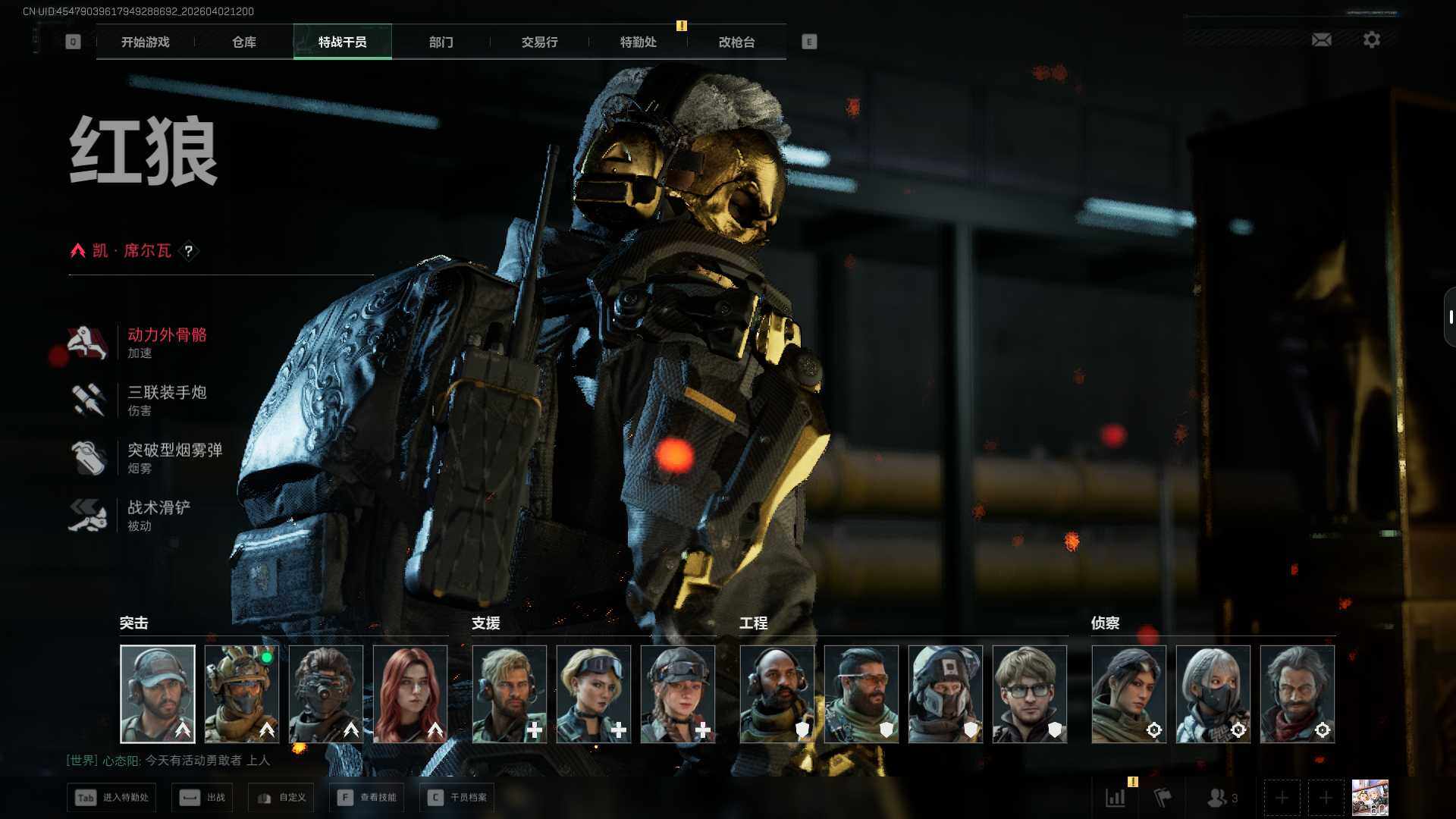
Task: Switch to the 改枪台 tab
Action: 736,42
